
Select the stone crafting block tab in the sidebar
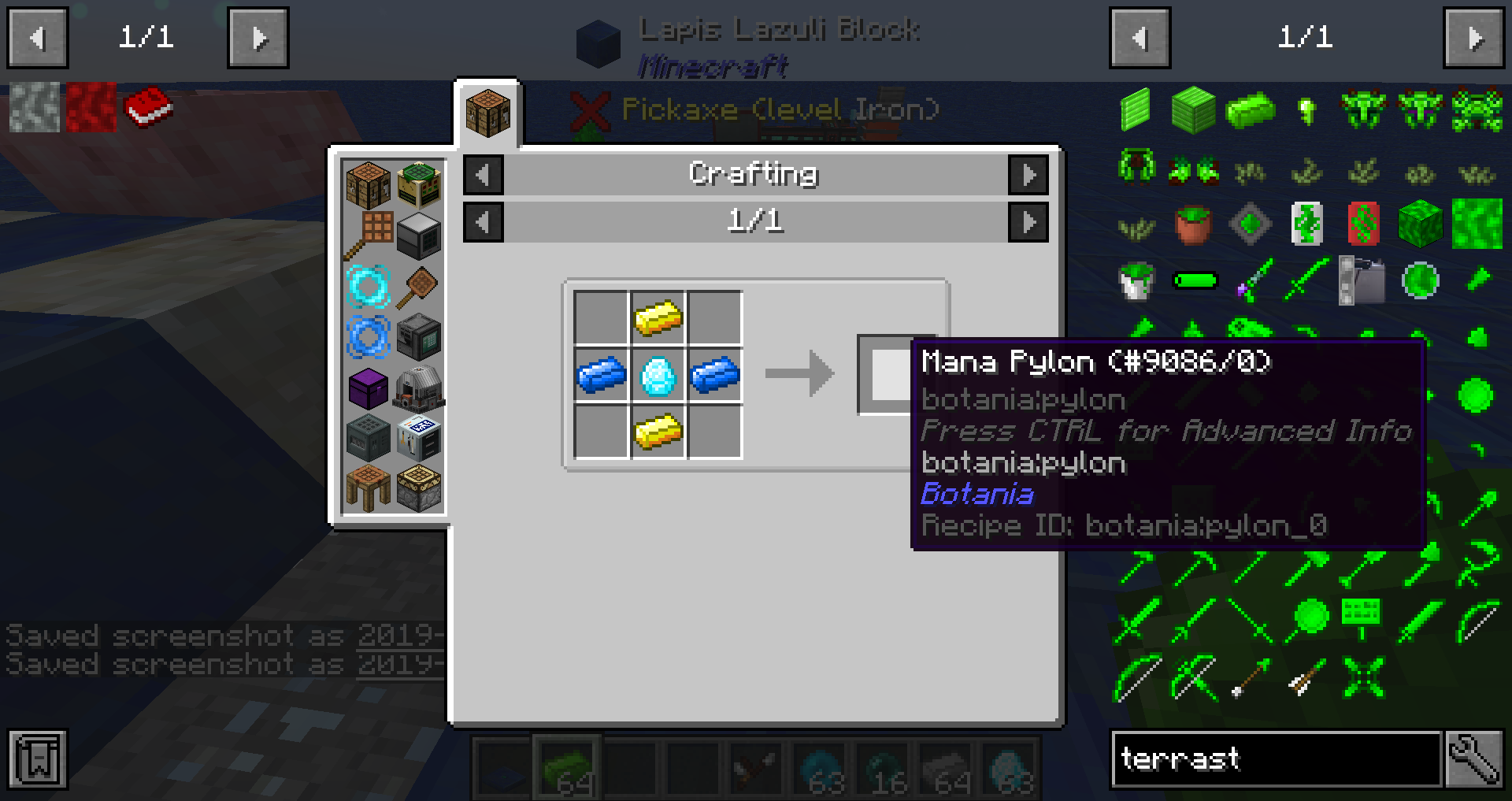click(417, 487)
